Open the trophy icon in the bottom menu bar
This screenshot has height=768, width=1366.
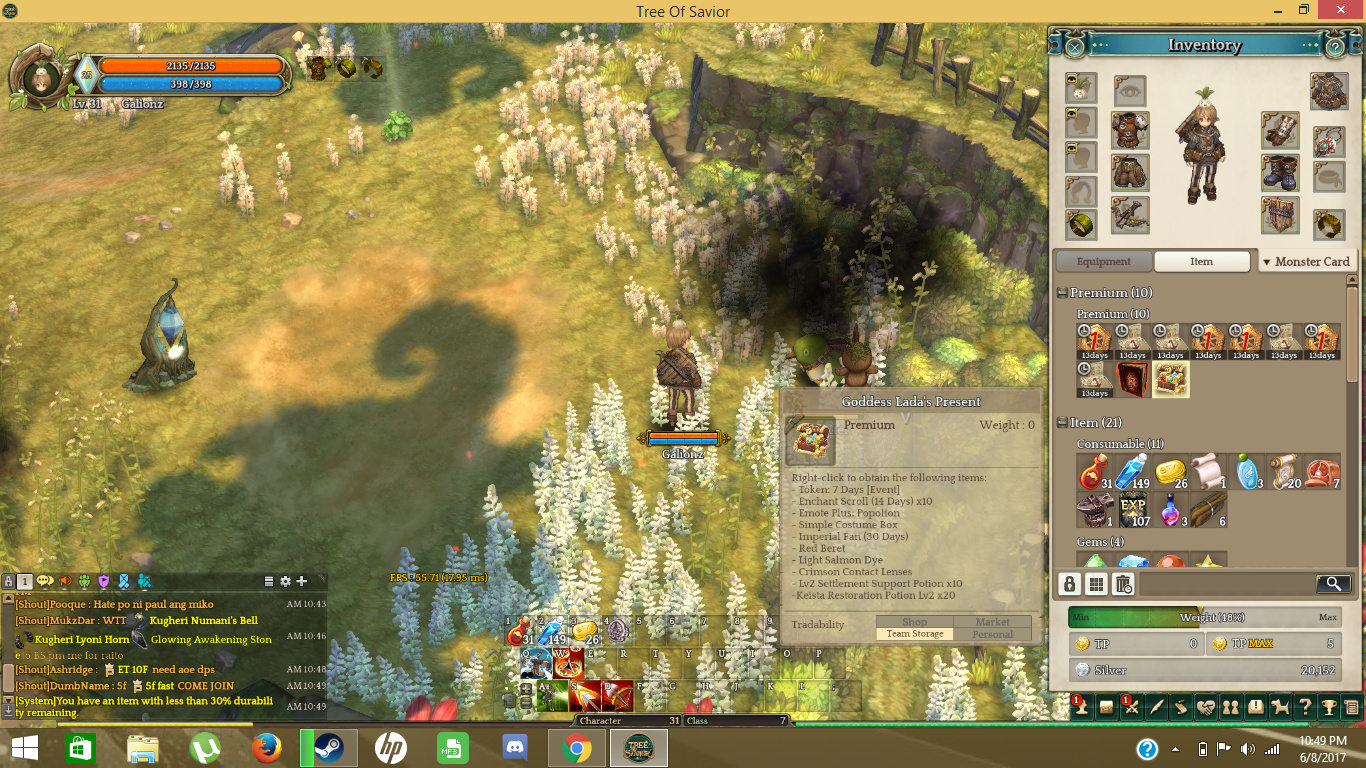click(x=1329, y=707)
